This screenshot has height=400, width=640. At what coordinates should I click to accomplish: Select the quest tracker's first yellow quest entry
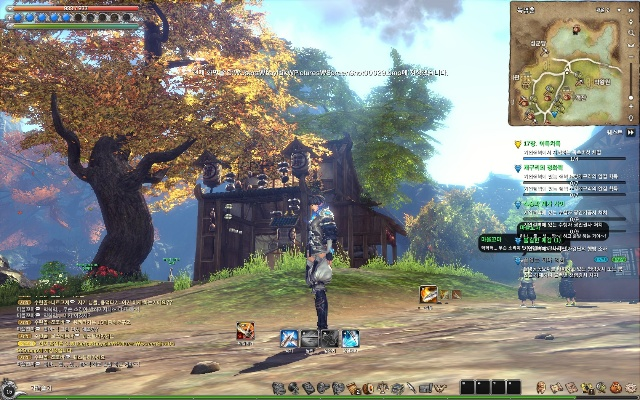coord(545,144)
